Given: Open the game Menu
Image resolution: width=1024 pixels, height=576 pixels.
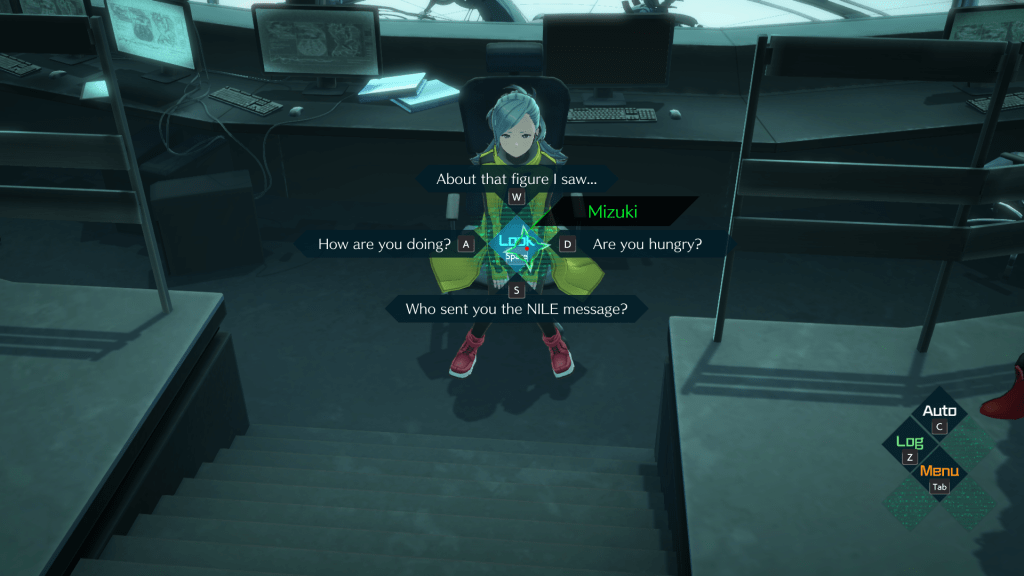Looking at the screenshot, I should (939, 473).
